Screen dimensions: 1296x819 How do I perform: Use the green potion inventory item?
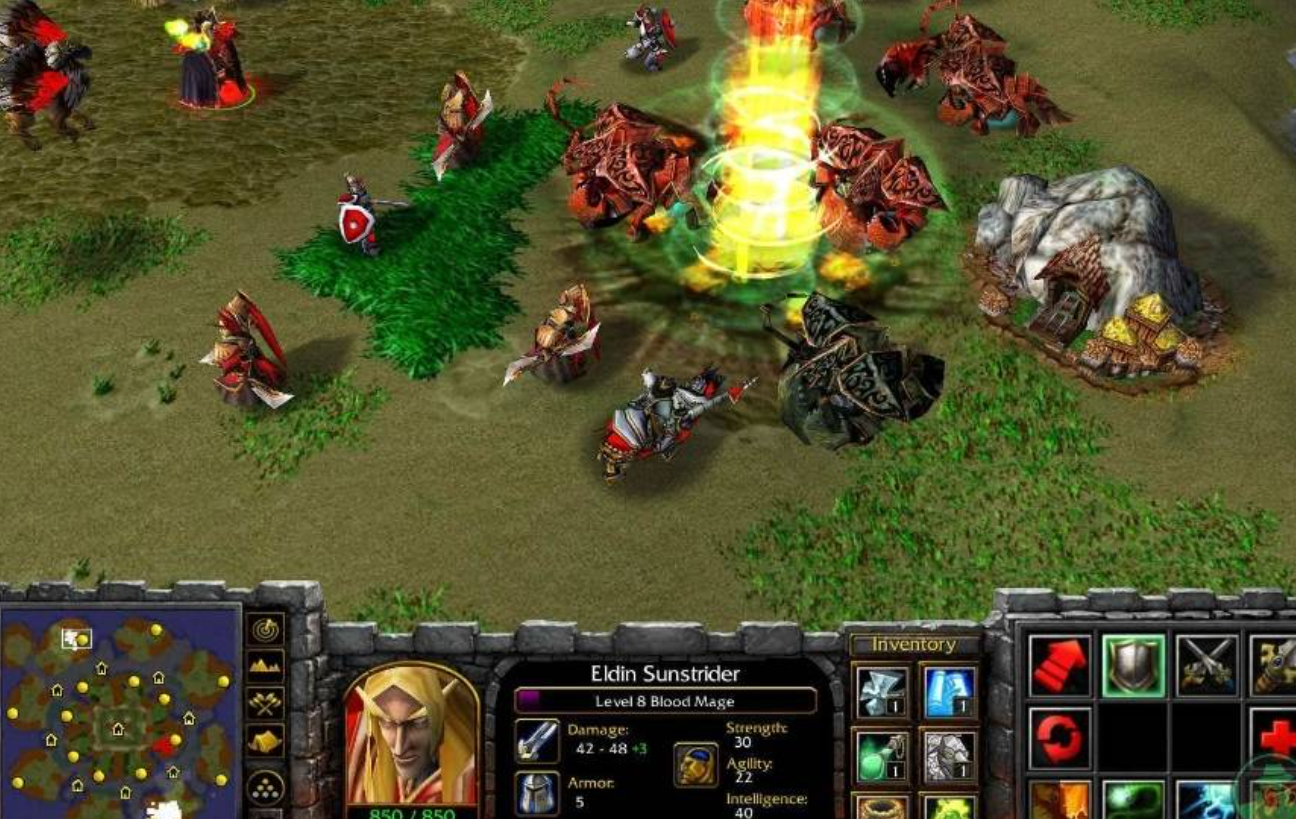(x=882, y=755)
